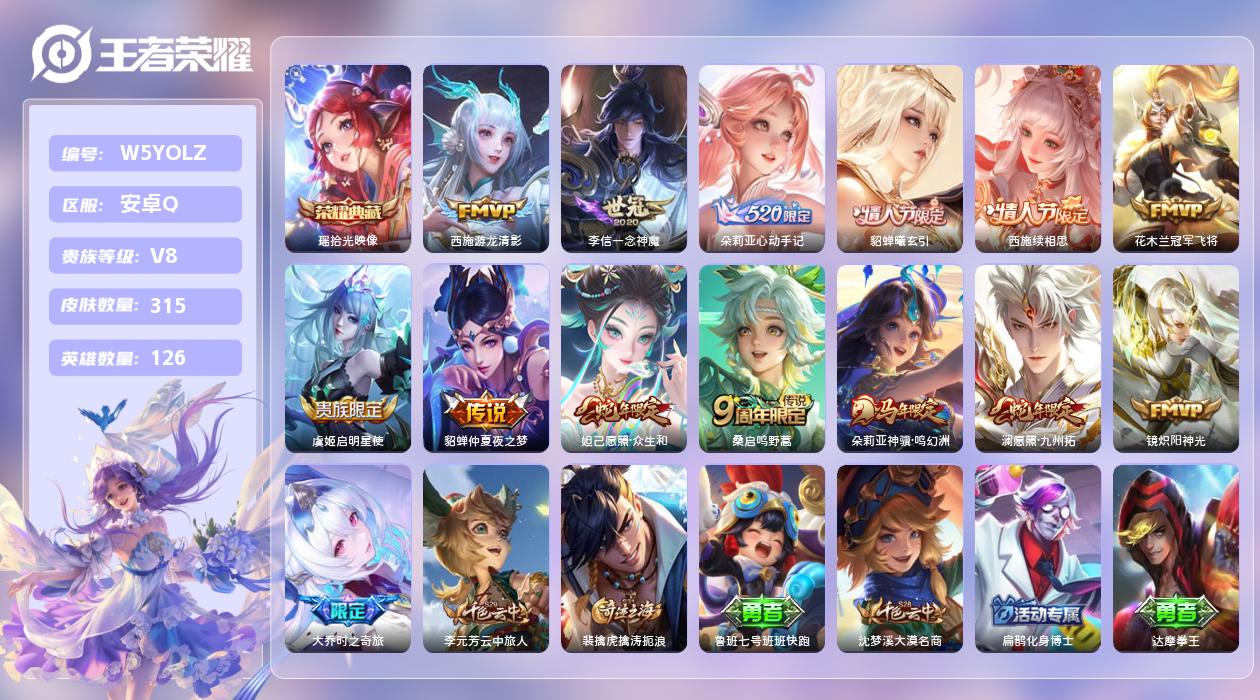View the 西施续相思 skin card
This screenshot has height=700, width=1260.
[x=1038, y=158]
